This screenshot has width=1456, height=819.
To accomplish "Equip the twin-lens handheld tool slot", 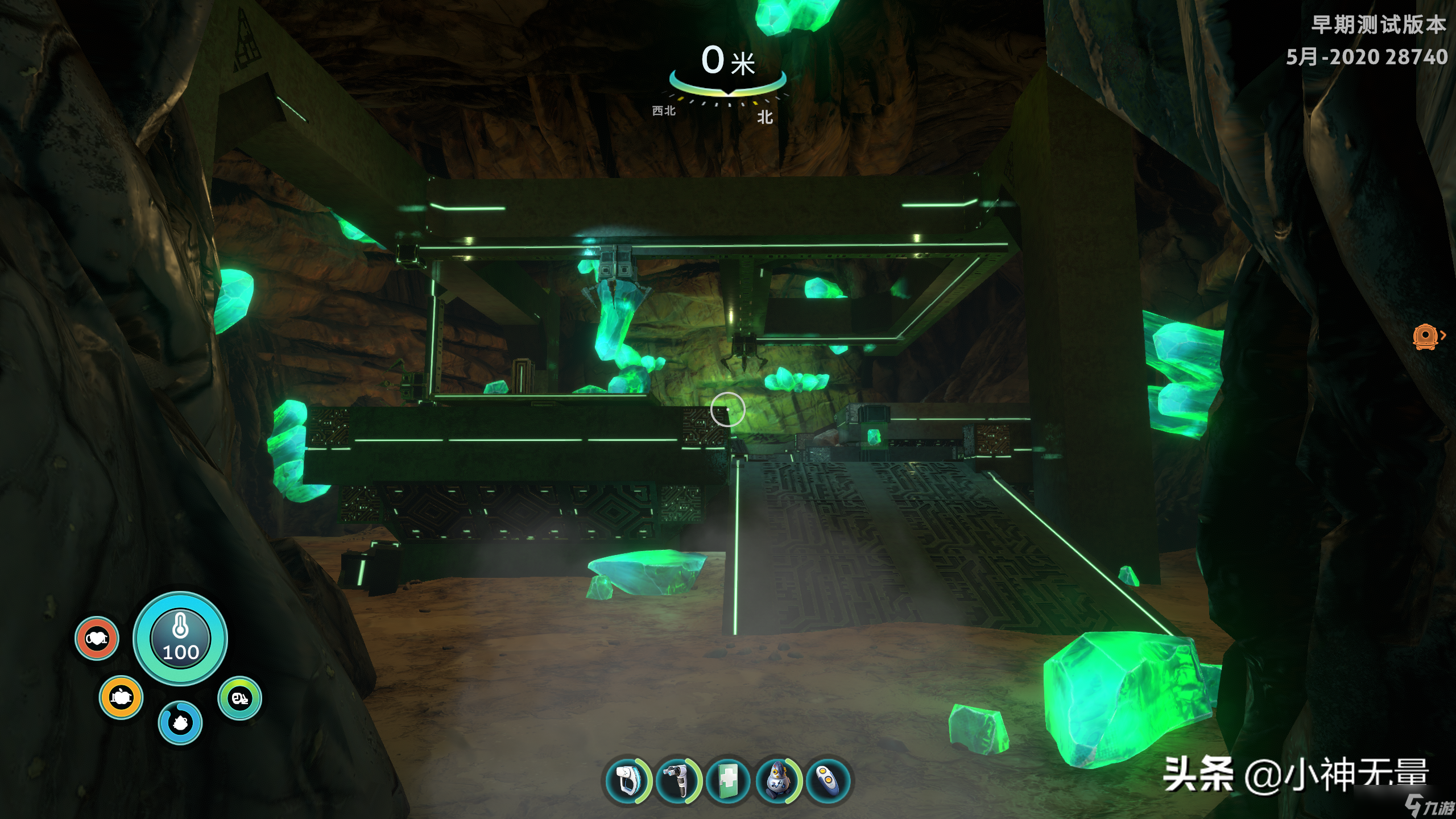I will coord(677,781).
